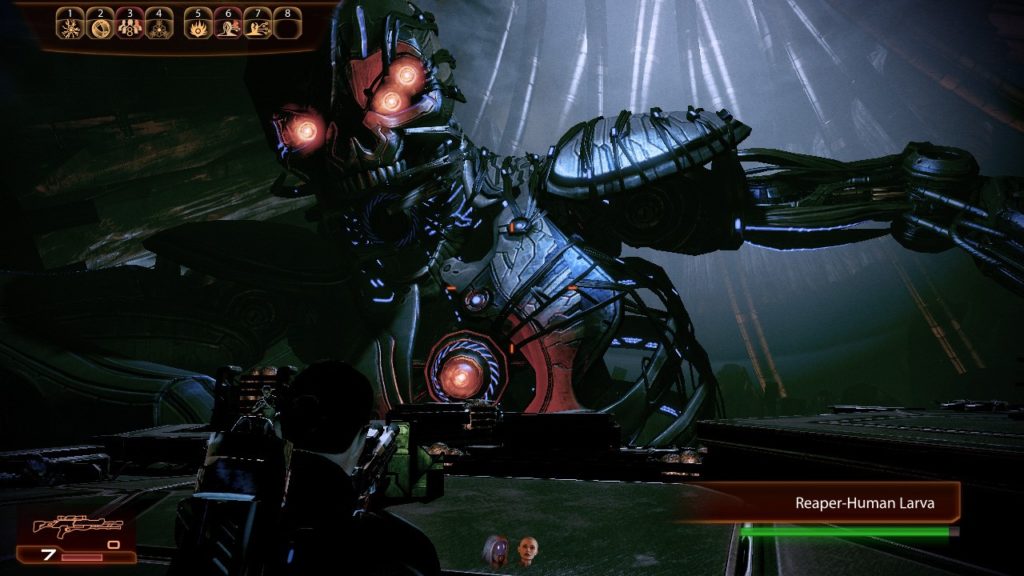
Task: Trigger the hand-throwing power in slot 7
Action: pos(258,27)
